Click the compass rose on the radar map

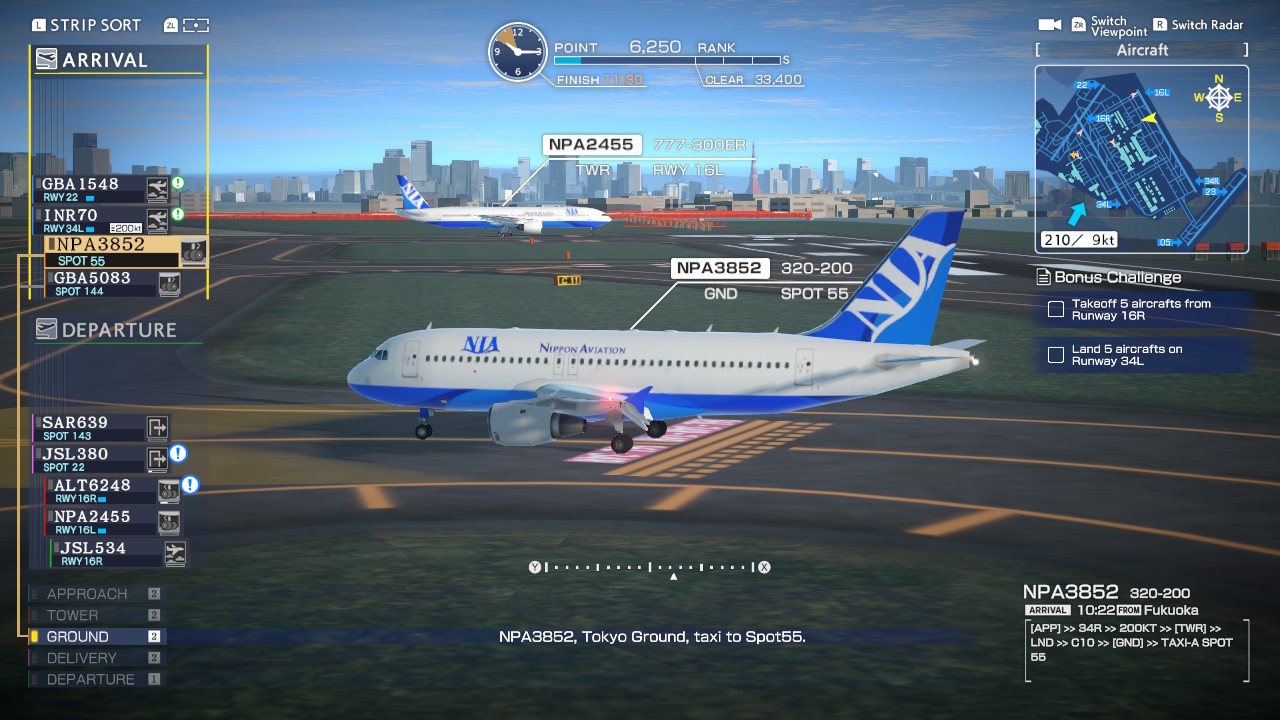coord(1218,97)
